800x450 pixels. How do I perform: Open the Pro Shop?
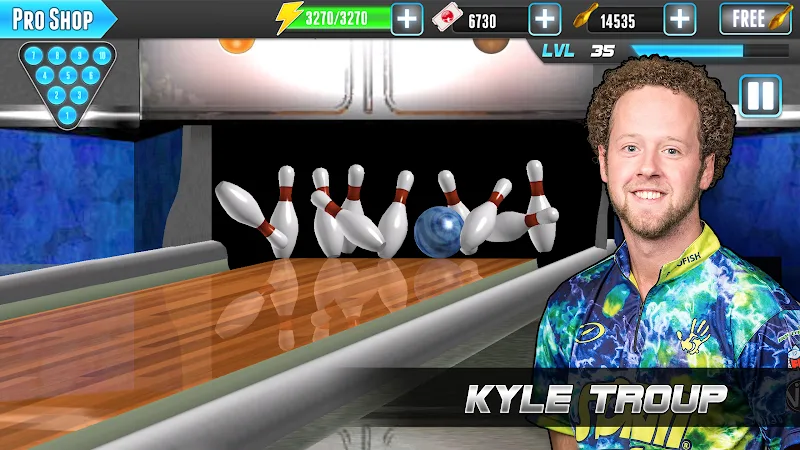[x=54, y=19]
